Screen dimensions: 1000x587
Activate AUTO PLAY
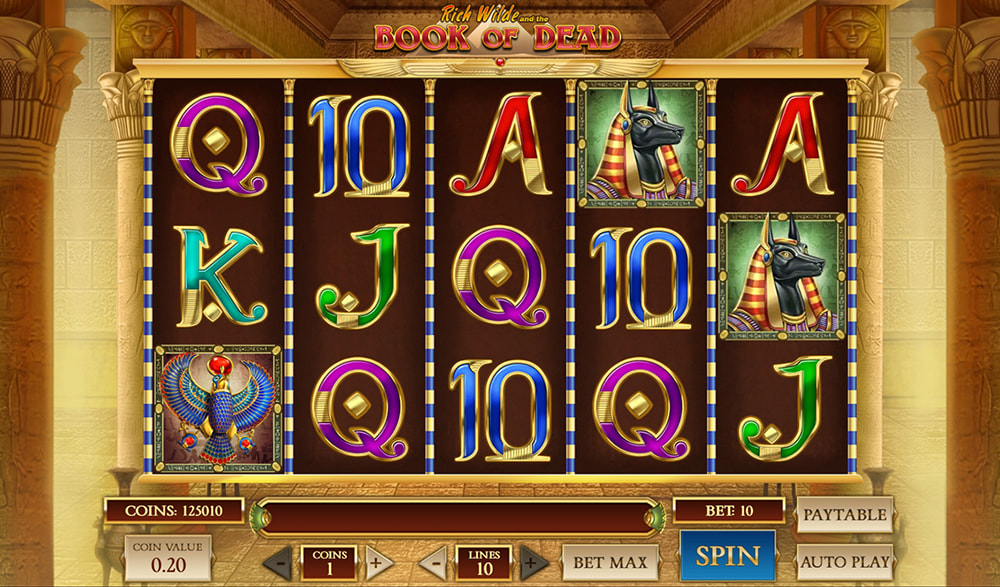pyautogui.click(x=844, y=562)
